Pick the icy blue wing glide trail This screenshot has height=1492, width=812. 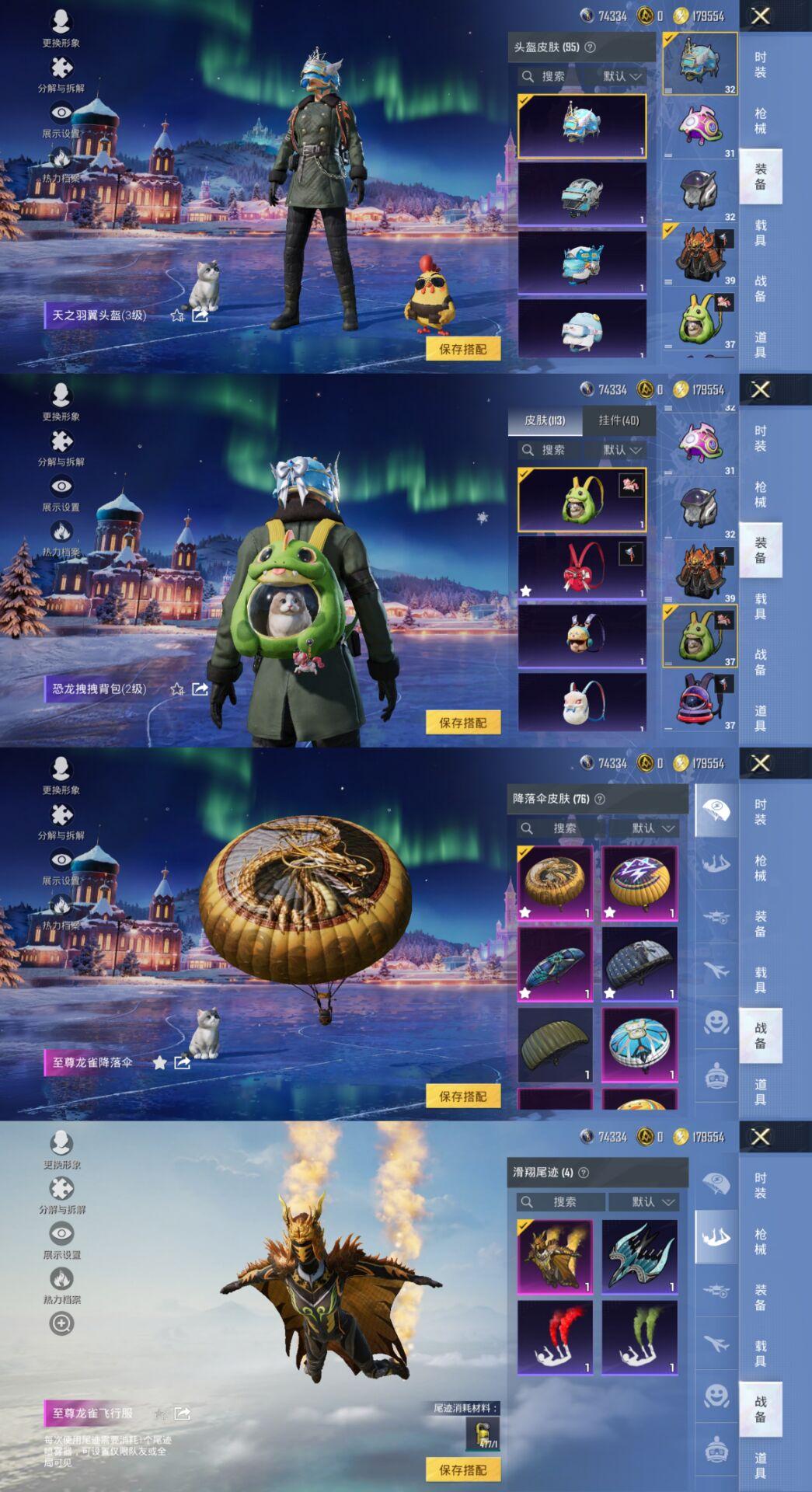639,1257
